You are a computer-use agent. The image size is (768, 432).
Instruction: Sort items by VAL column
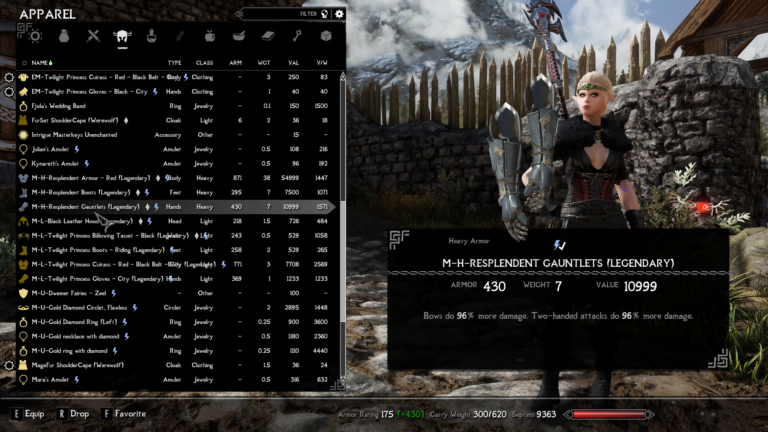point(295,62)
